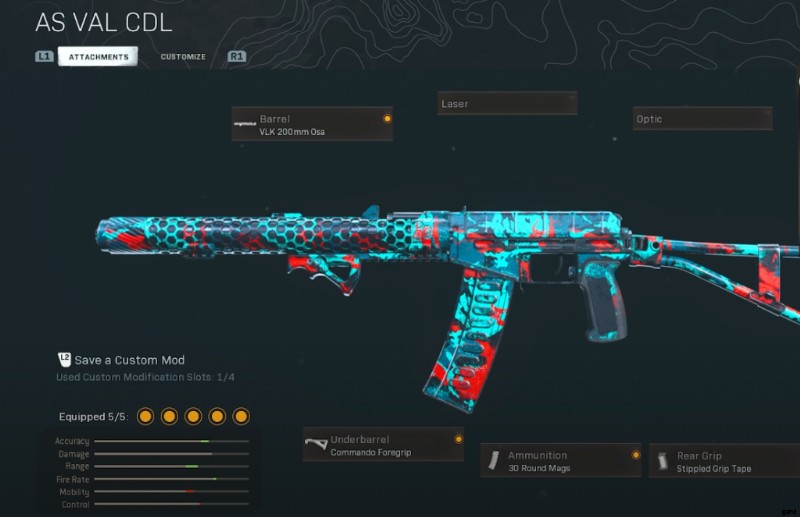Select the Underbarrel Commando Foregrip slot

[383, 445]
